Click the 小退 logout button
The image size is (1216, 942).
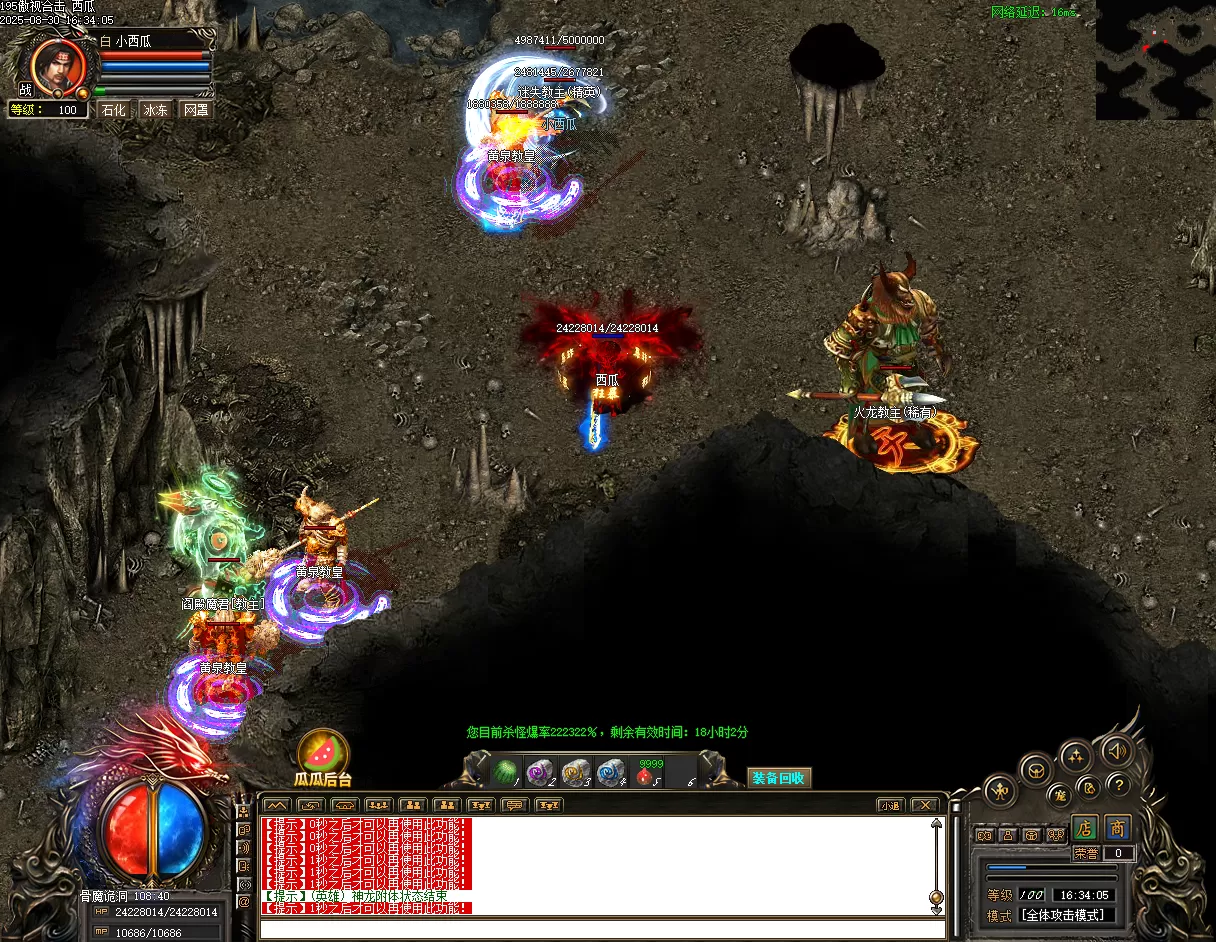point(890,805)
